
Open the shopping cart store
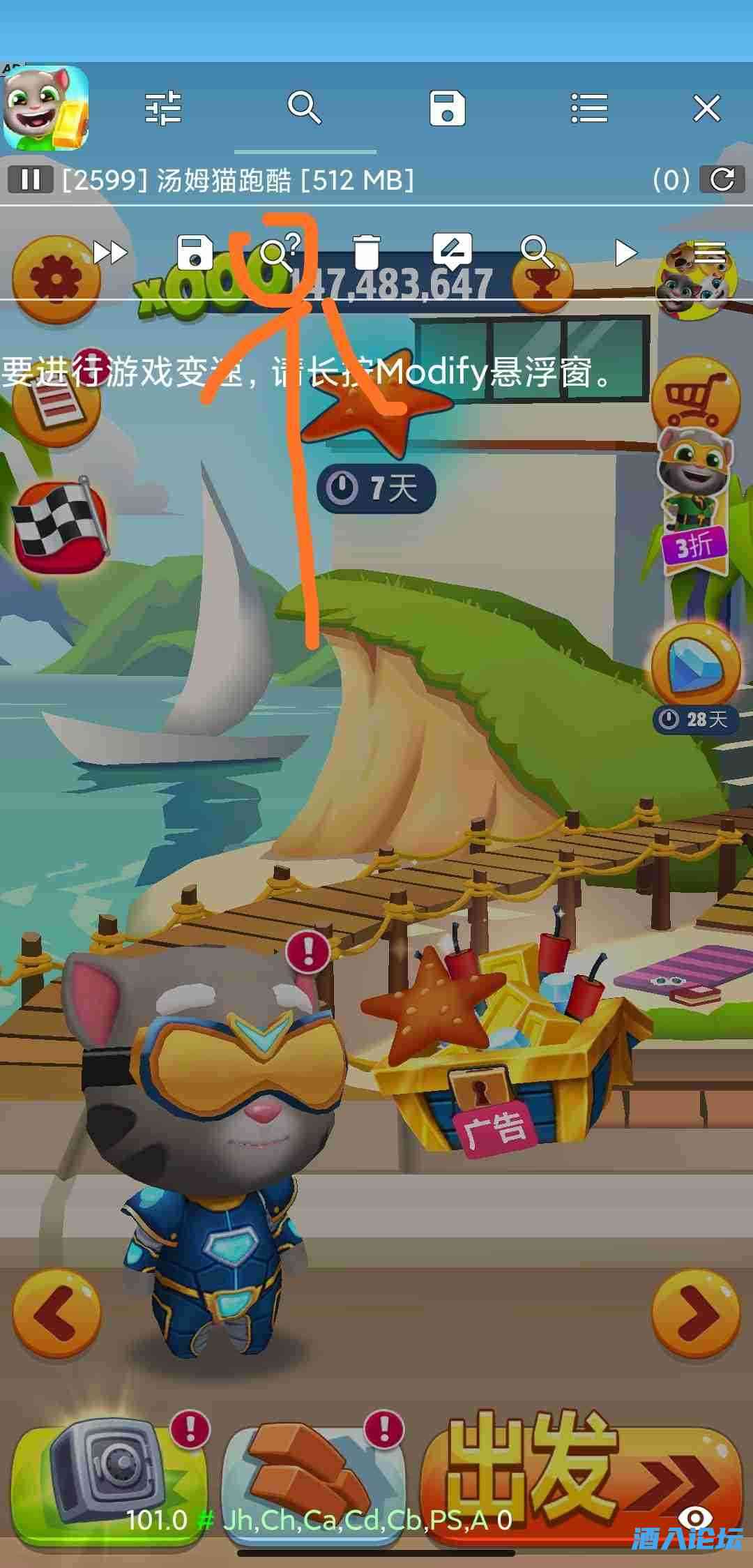[694, 398]
